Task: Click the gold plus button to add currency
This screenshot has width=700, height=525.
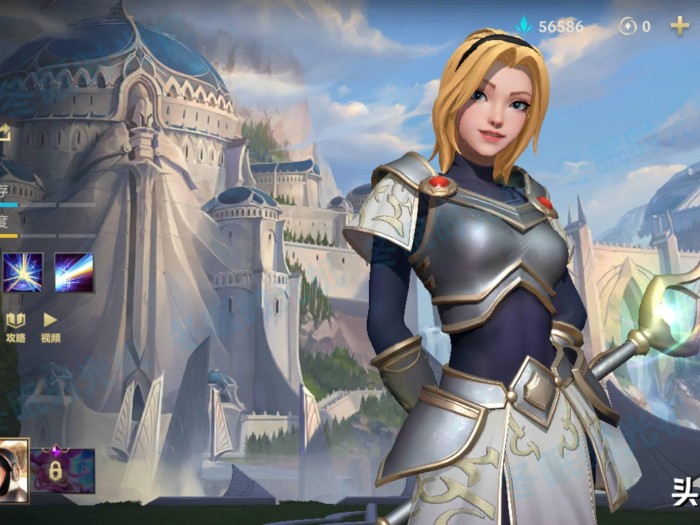Action: click(679, 26)
